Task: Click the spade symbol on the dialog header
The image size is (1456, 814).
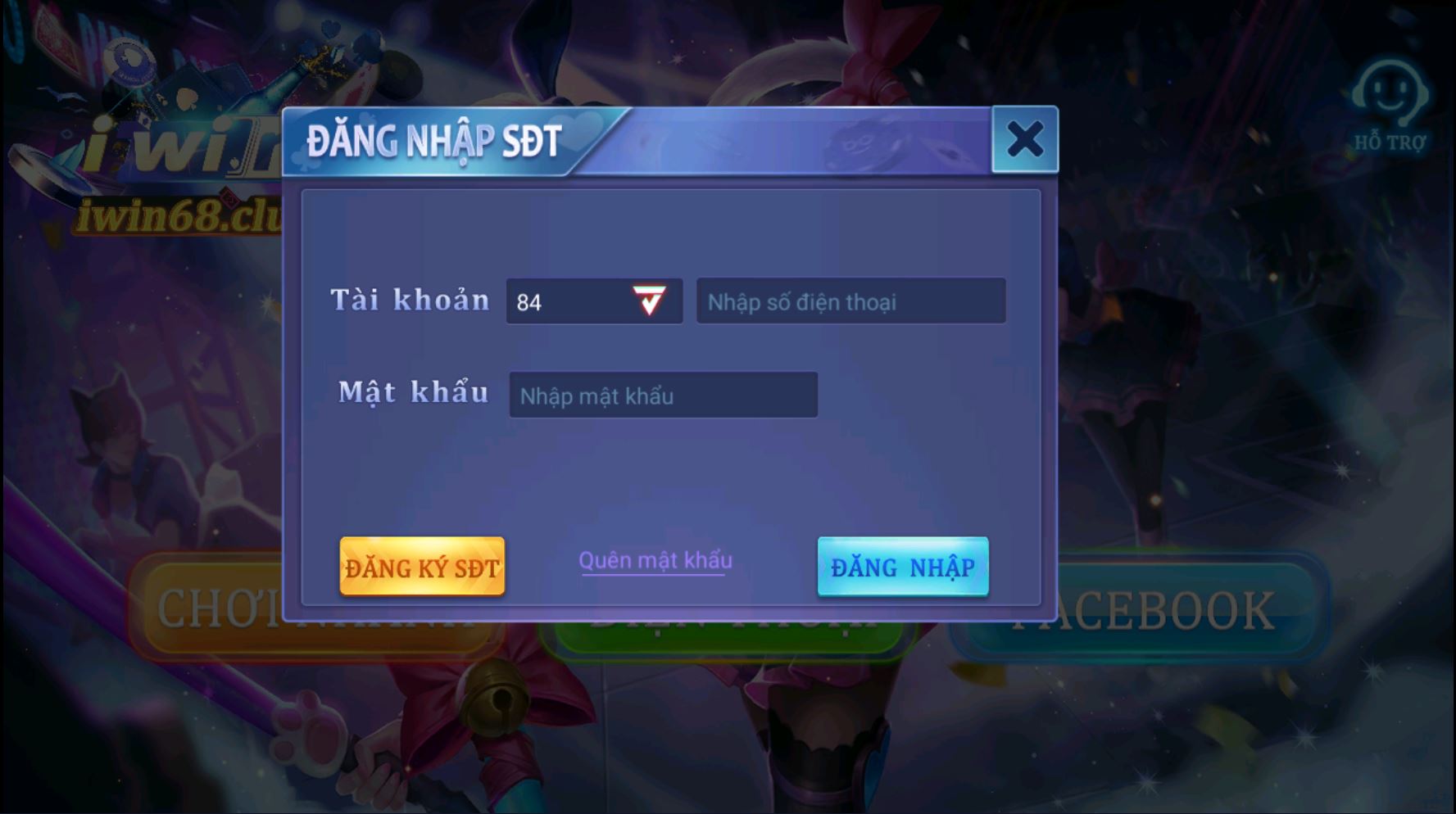Action: (x=366, y=117)
